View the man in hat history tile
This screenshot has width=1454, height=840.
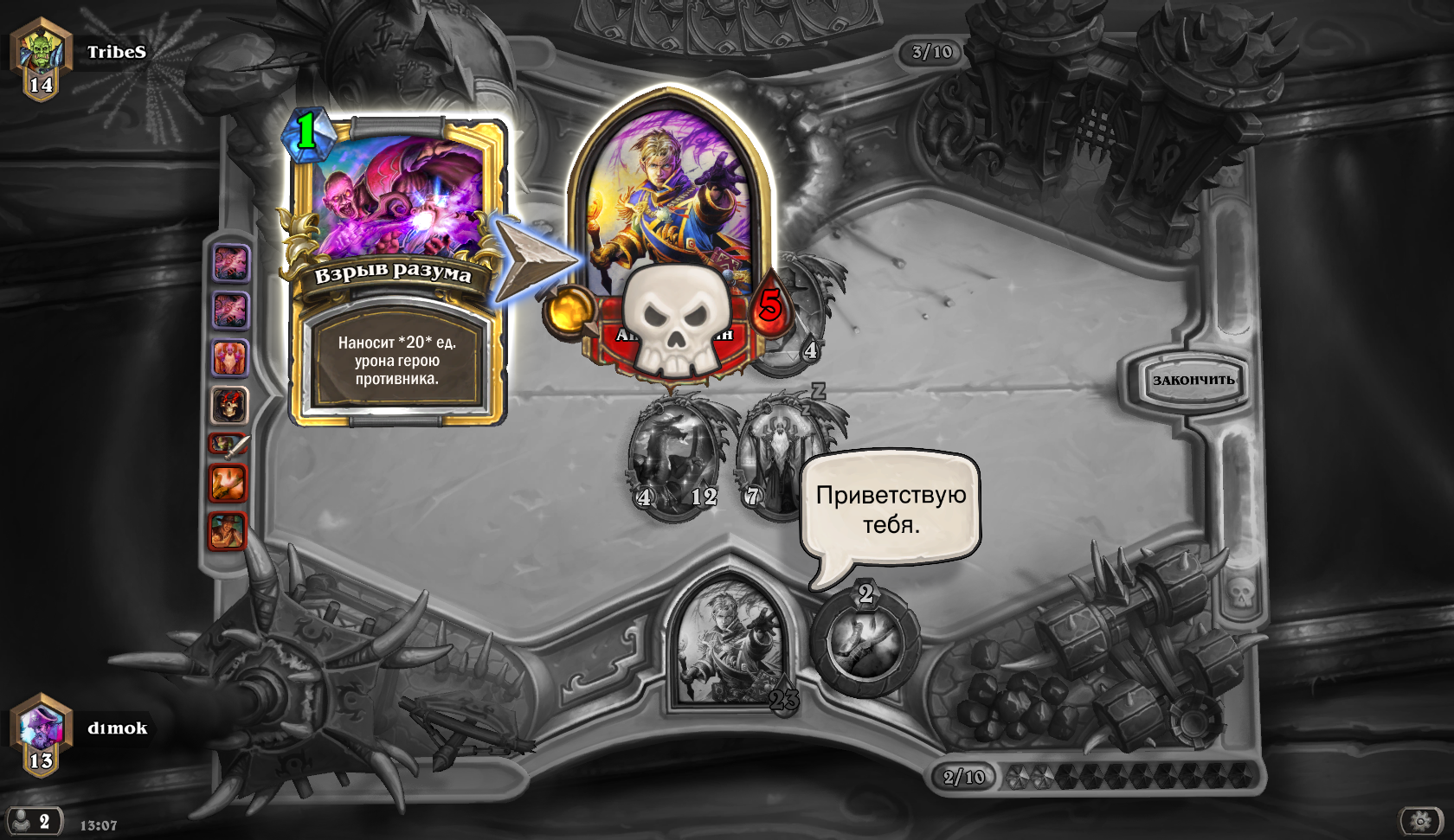228,530
